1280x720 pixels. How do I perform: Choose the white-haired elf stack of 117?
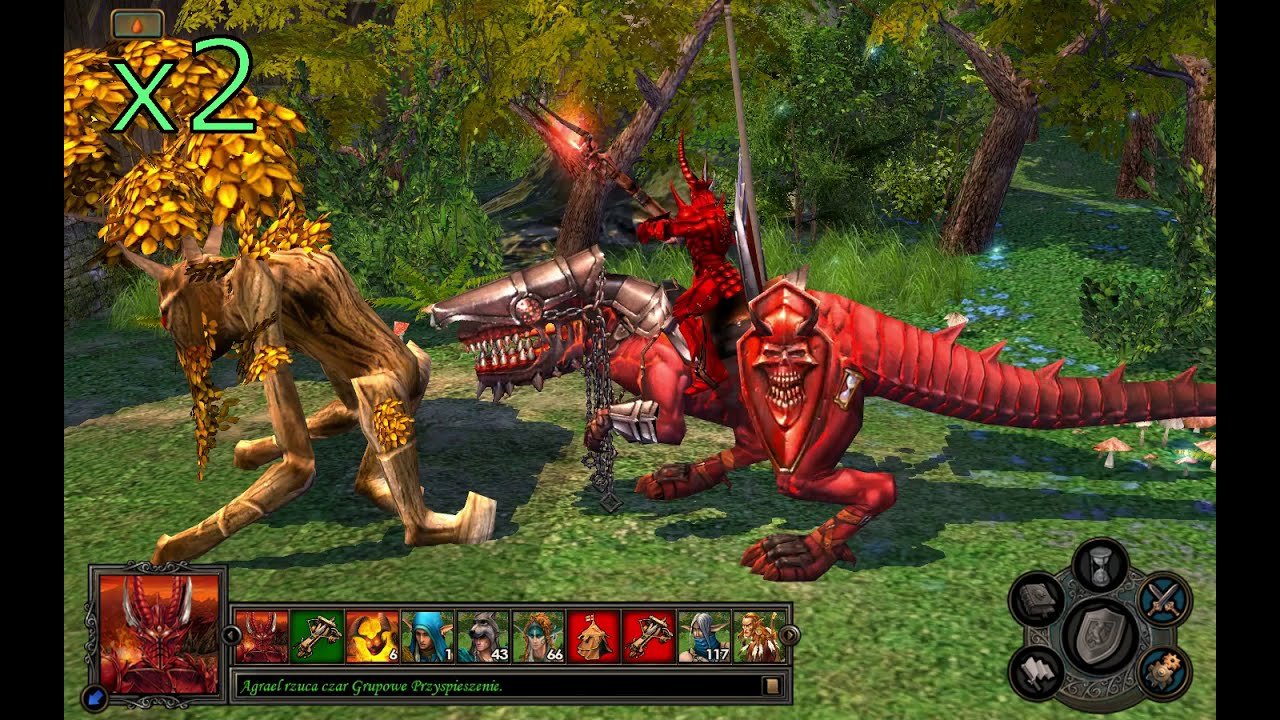(x=704, y=637)
